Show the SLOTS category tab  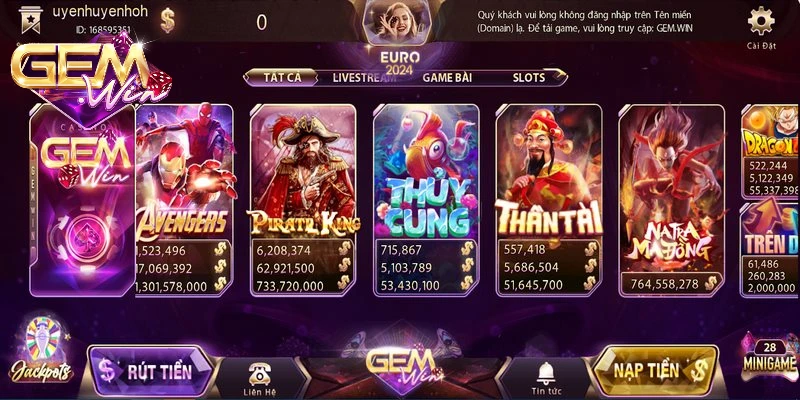click(x=529, y=77)
